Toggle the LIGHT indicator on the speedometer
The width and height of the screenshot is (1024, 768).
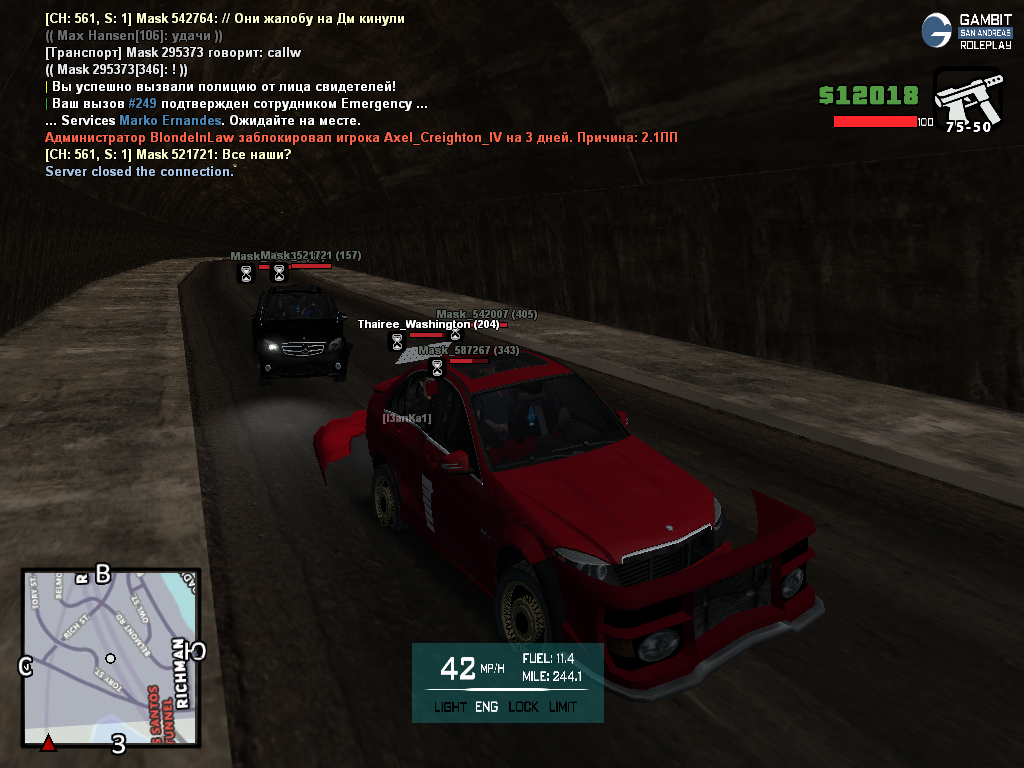point(450,707)
